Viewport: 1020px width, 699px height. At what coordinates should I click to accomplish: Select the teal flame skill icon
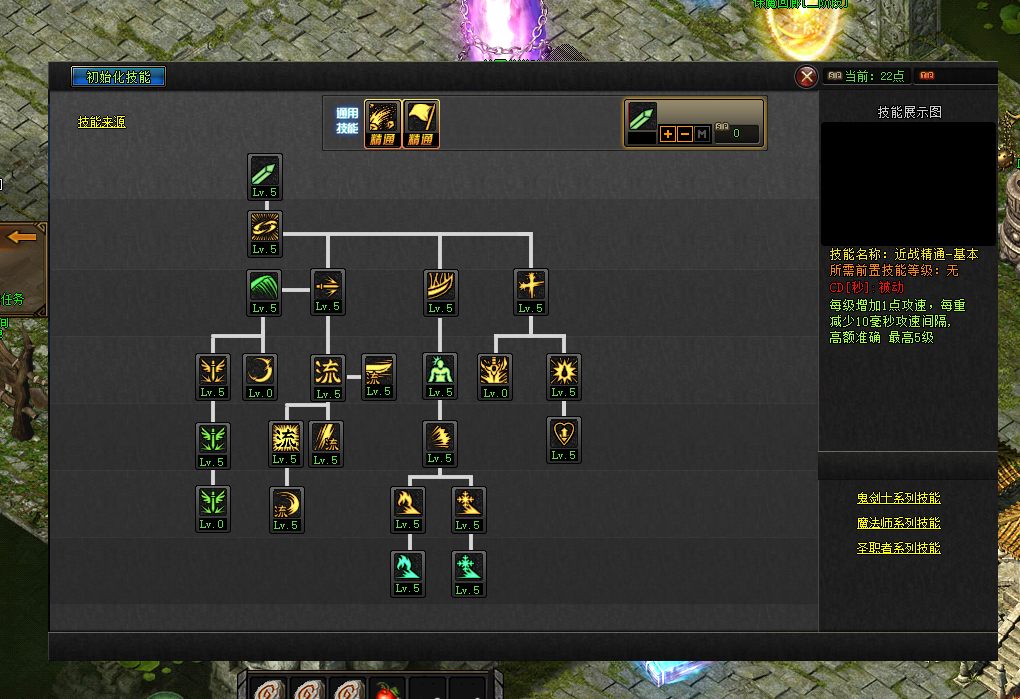[407, 567]
